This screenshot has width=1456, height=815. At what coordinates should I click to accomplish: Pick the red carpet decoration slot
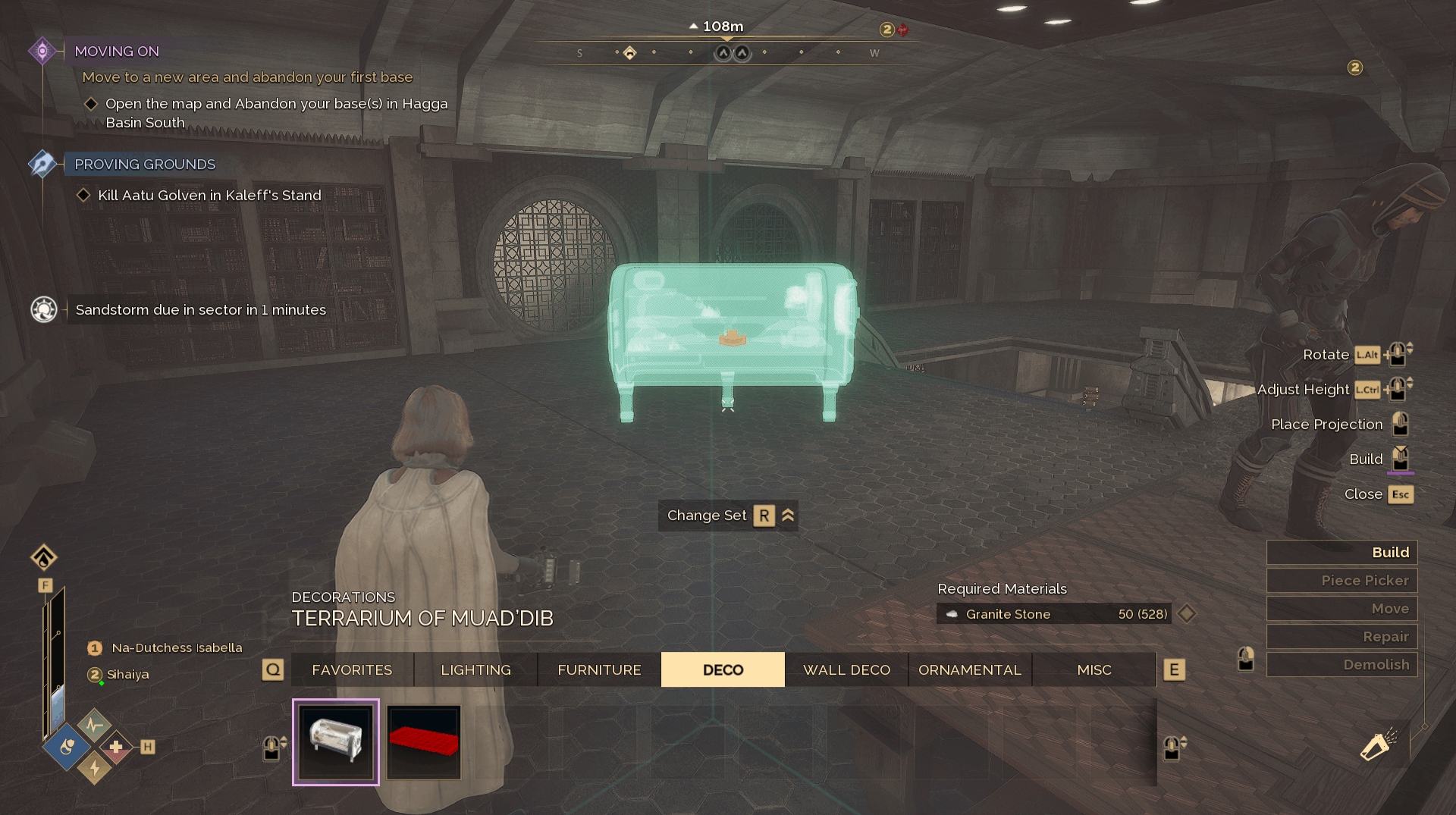point(424,742)
